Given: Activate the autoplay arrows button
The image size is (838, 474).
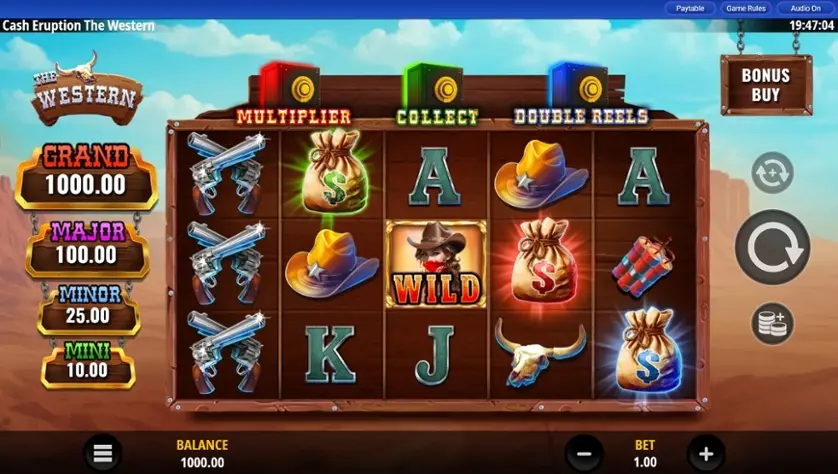Looking at the screenshot, I should click(772, 173).
